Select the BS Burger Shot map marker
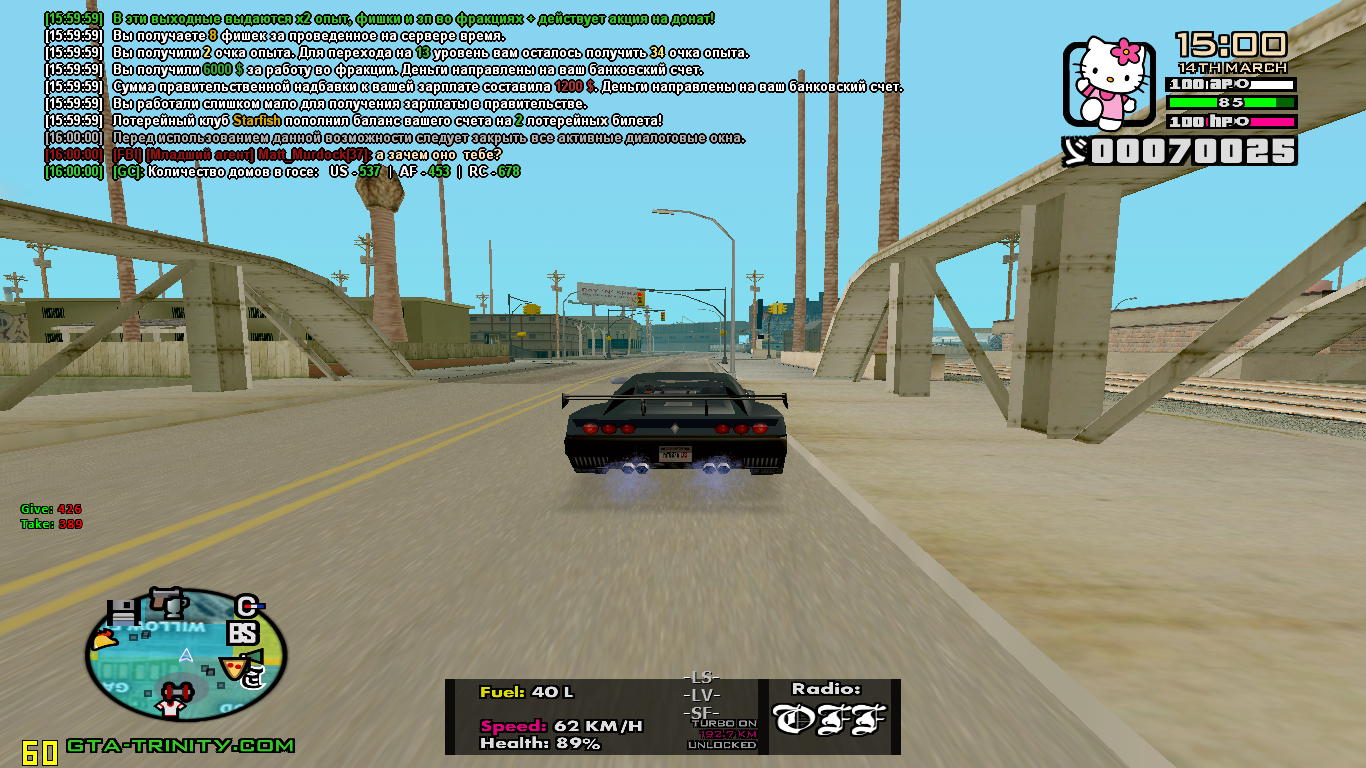Viewport: 1366px width, 768px height. pyautogui.click(x=243, y=633)
